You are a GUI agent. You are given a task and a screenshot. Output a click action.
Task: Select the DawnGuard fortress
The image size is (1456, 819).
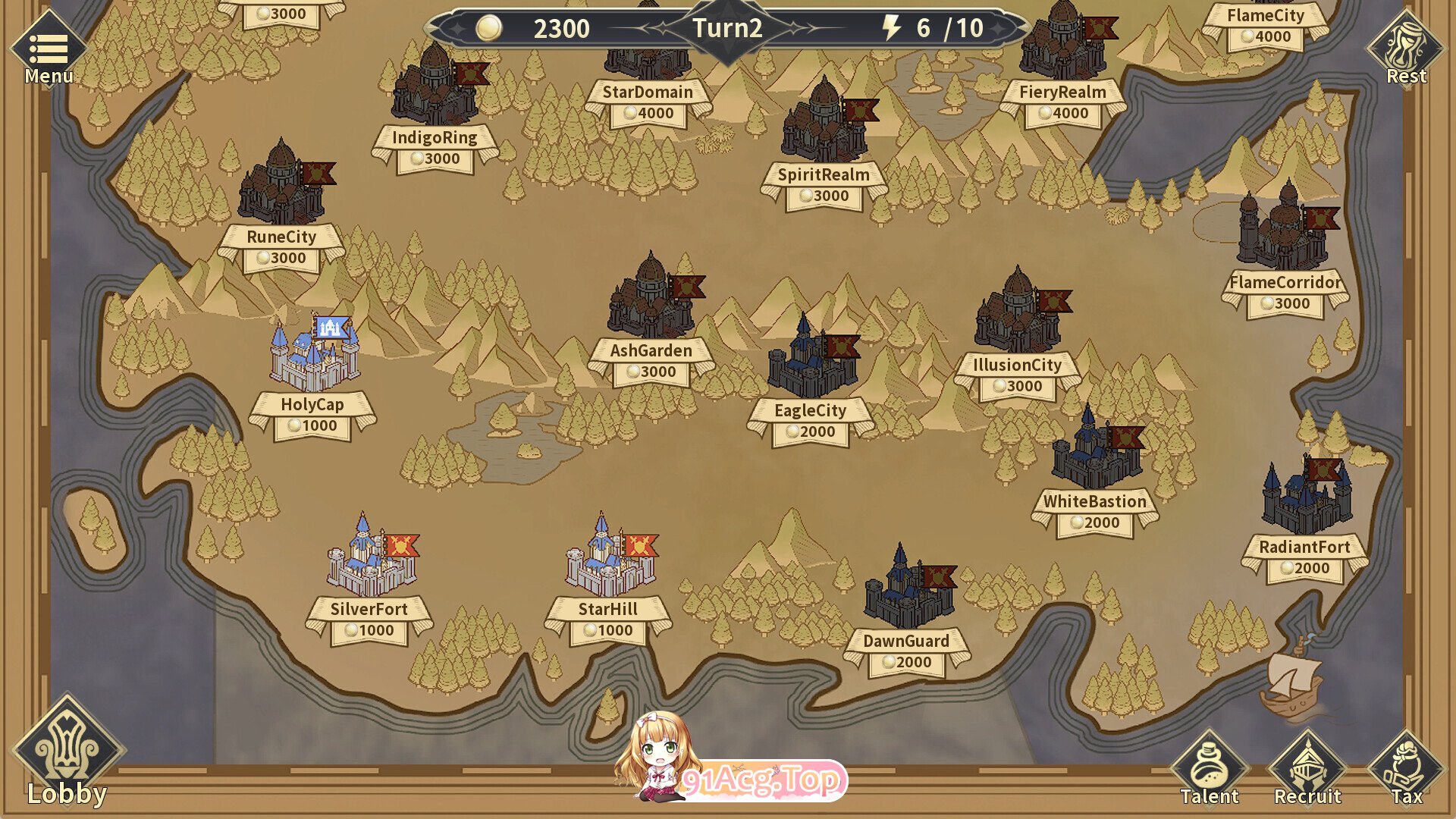point(908,588)
